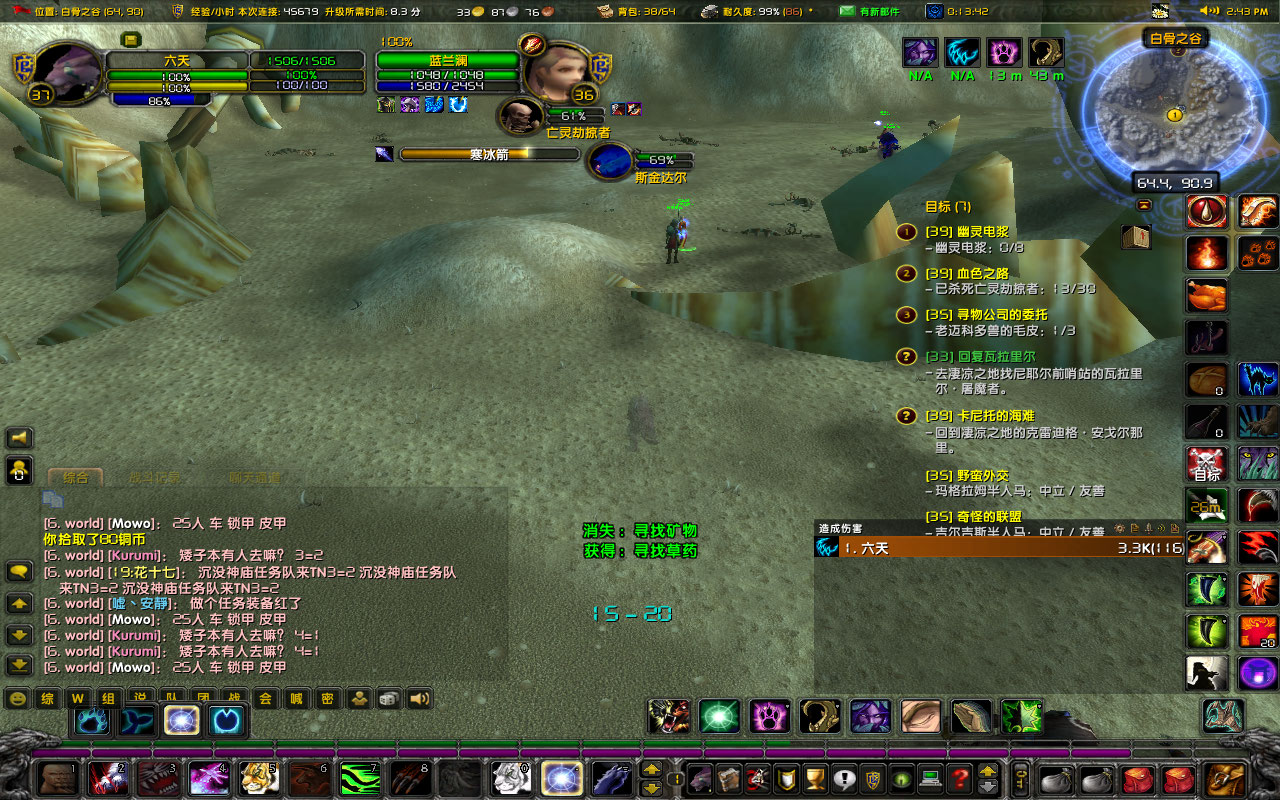
Task: Toggle the speaker icon on the chat bar
Action: click(x=418, y=698)
